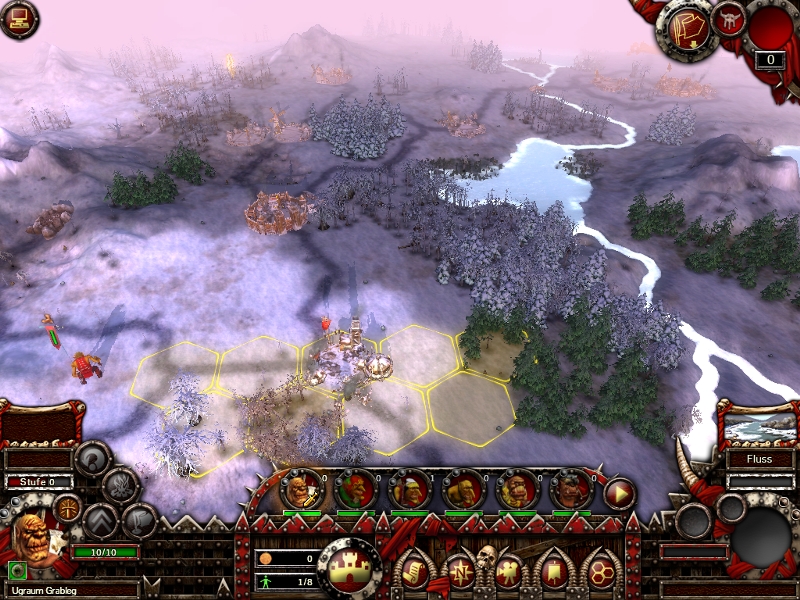The width and height of the screenshot is (800, 600).
Task: Select the horned orc helmet icon
Action: click(x=730, y=21)
